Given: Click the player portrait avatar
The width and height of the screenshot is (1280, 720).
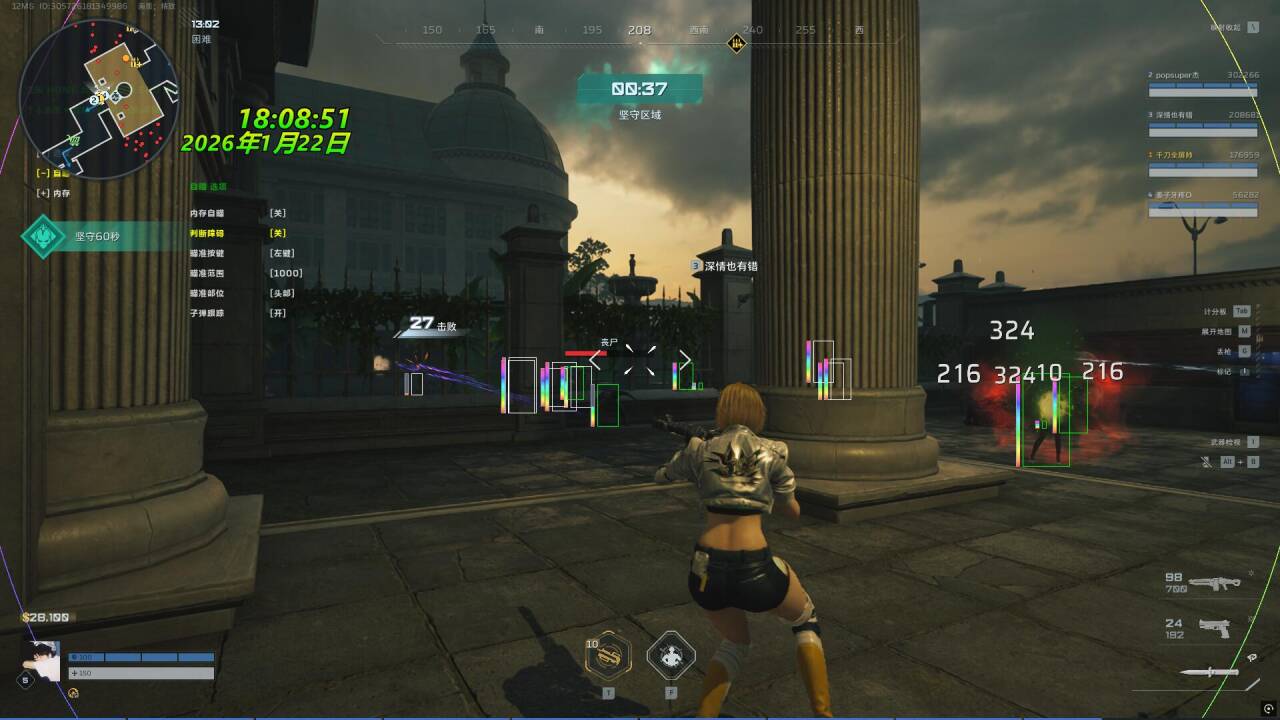Looking at the screenshot, I should [x=40, y=661].
